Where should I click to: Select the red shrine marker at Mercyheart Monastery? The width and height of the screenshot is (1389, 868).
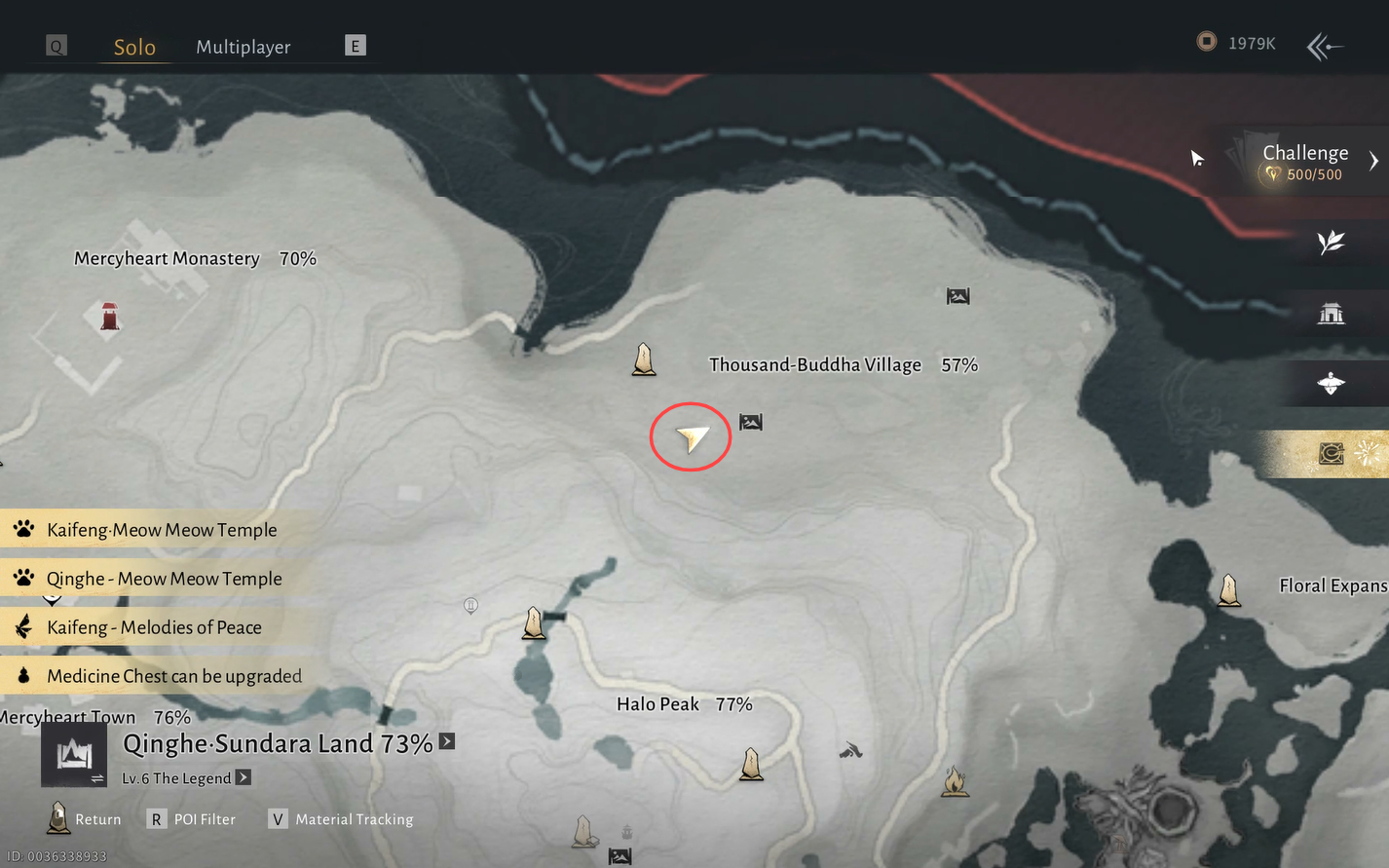click(x=110, y=317)
